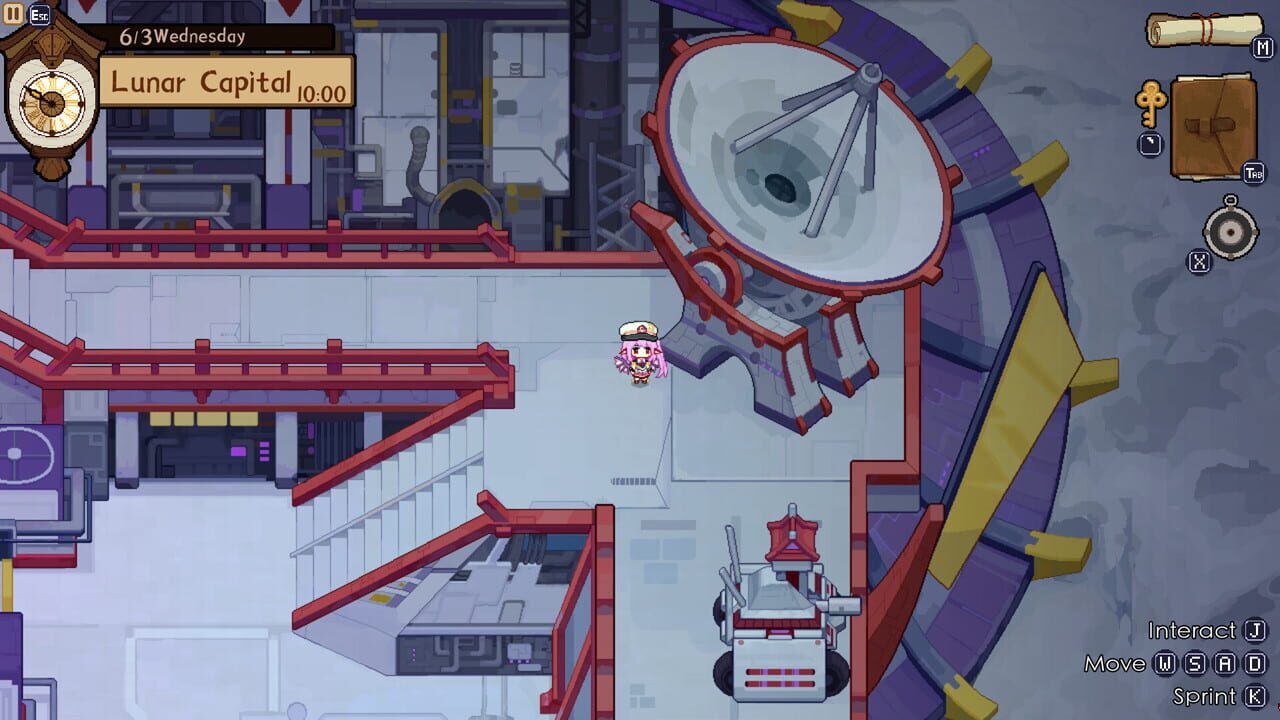Click the Interact J hint text
This screenshot has height=720, width=1280.
[1198, 631]
